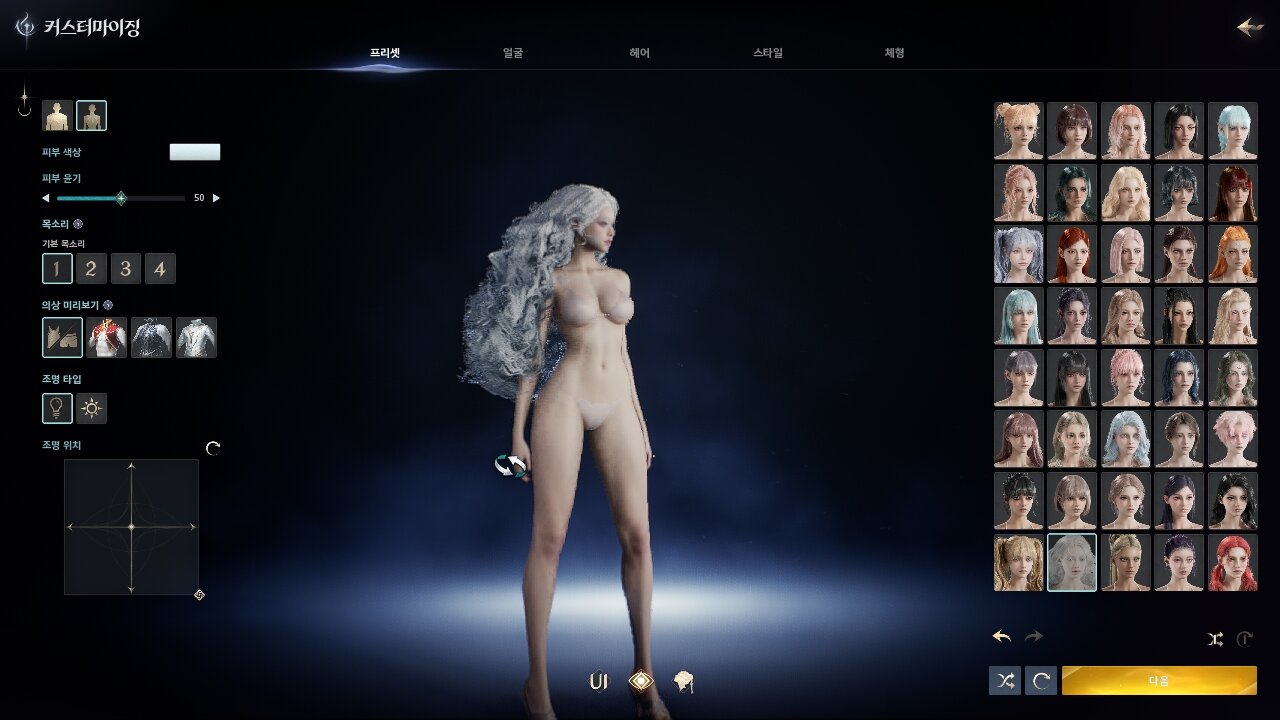1280x720 pixels.
Task: Toggle the UI visibility button
Action: (598, 682)
